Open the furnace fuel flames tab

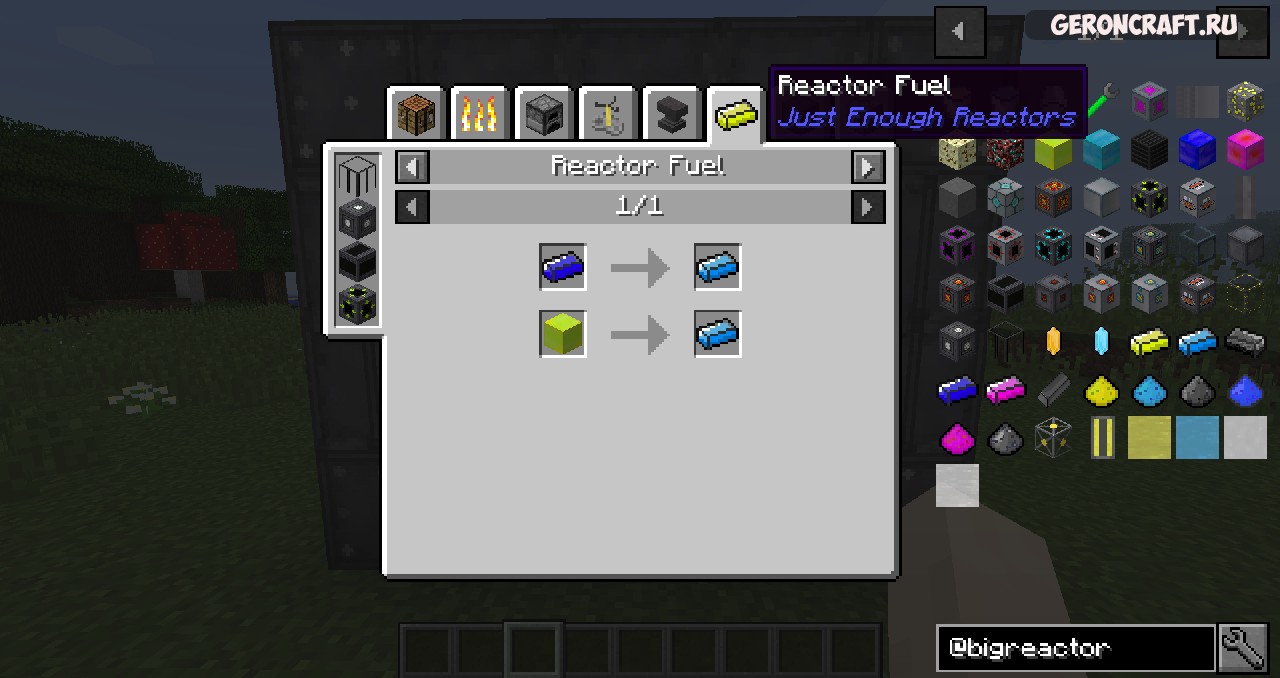click(479, 114)
